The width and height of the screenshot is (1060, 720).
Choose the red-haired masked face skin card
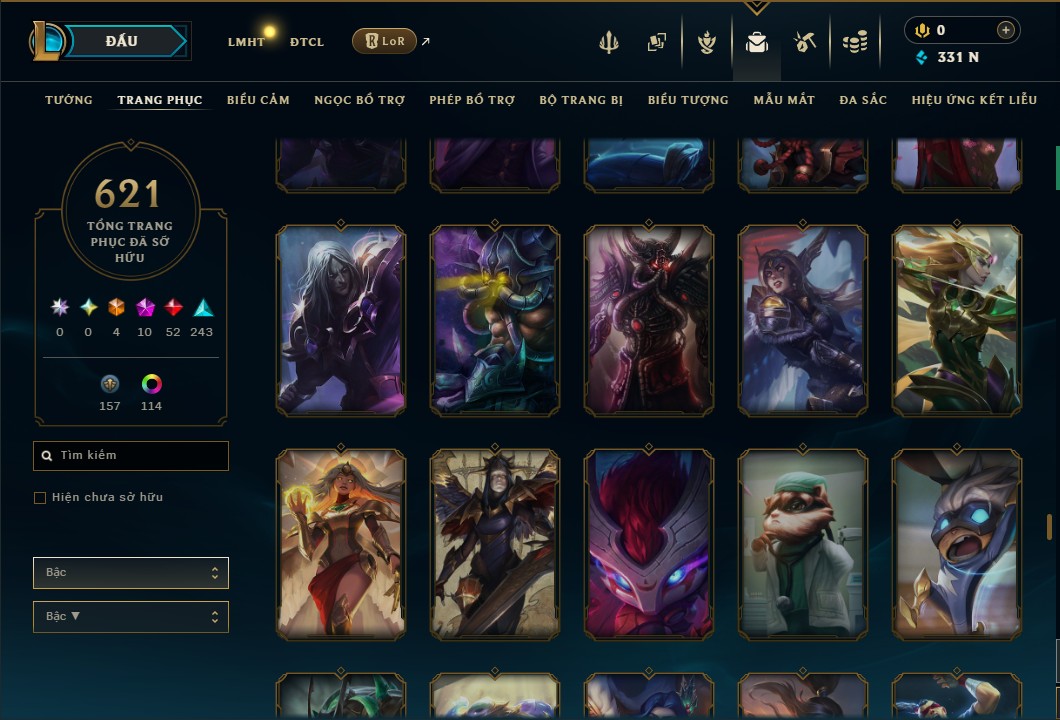click(649, 544)
